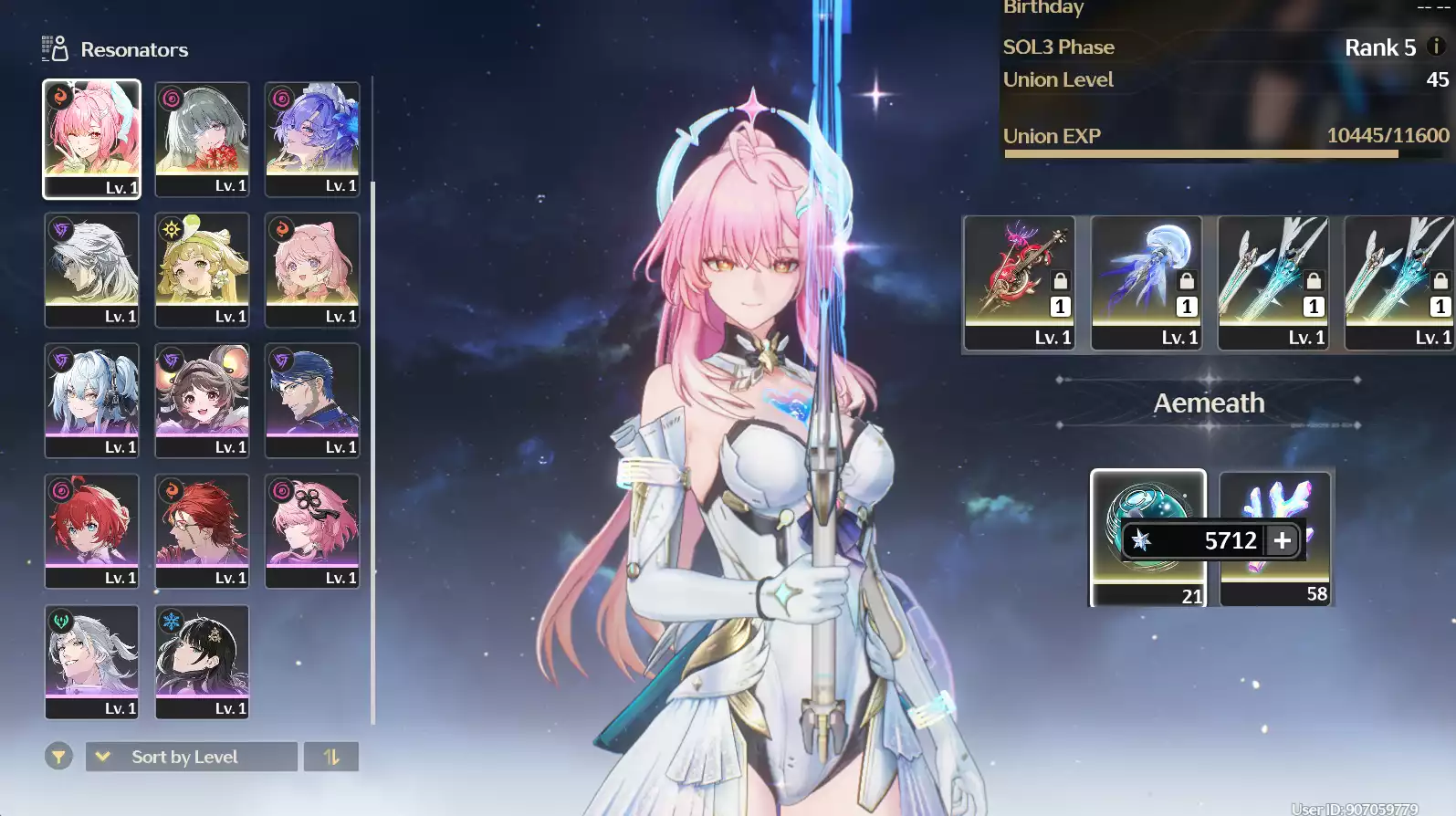Show SOL3 Phase rank info
Screen dimensions: 1456x816
click(1436, 47)
